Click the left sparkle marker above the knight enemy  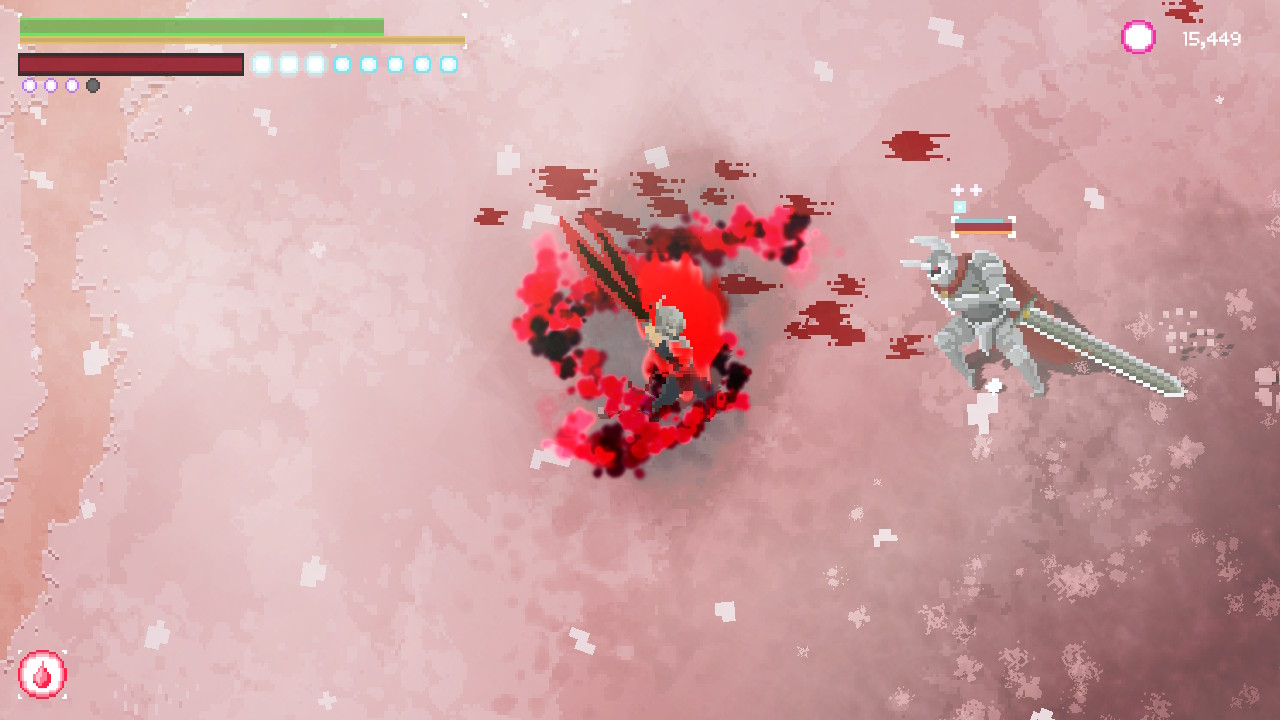click(957, 190)
